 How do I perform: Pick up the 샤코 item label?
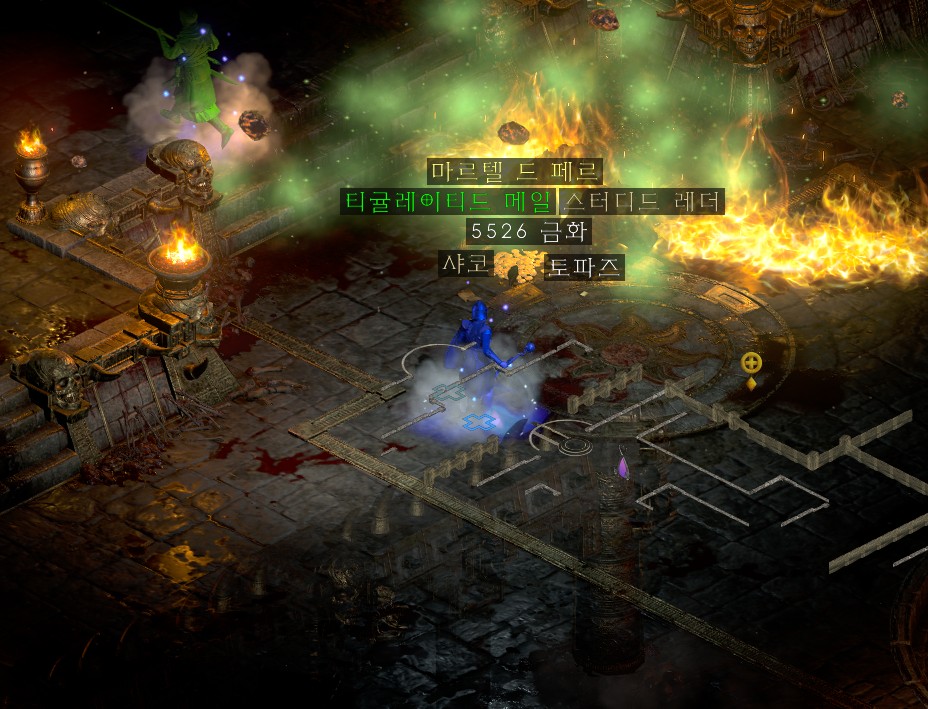click(x=467, y=264)
